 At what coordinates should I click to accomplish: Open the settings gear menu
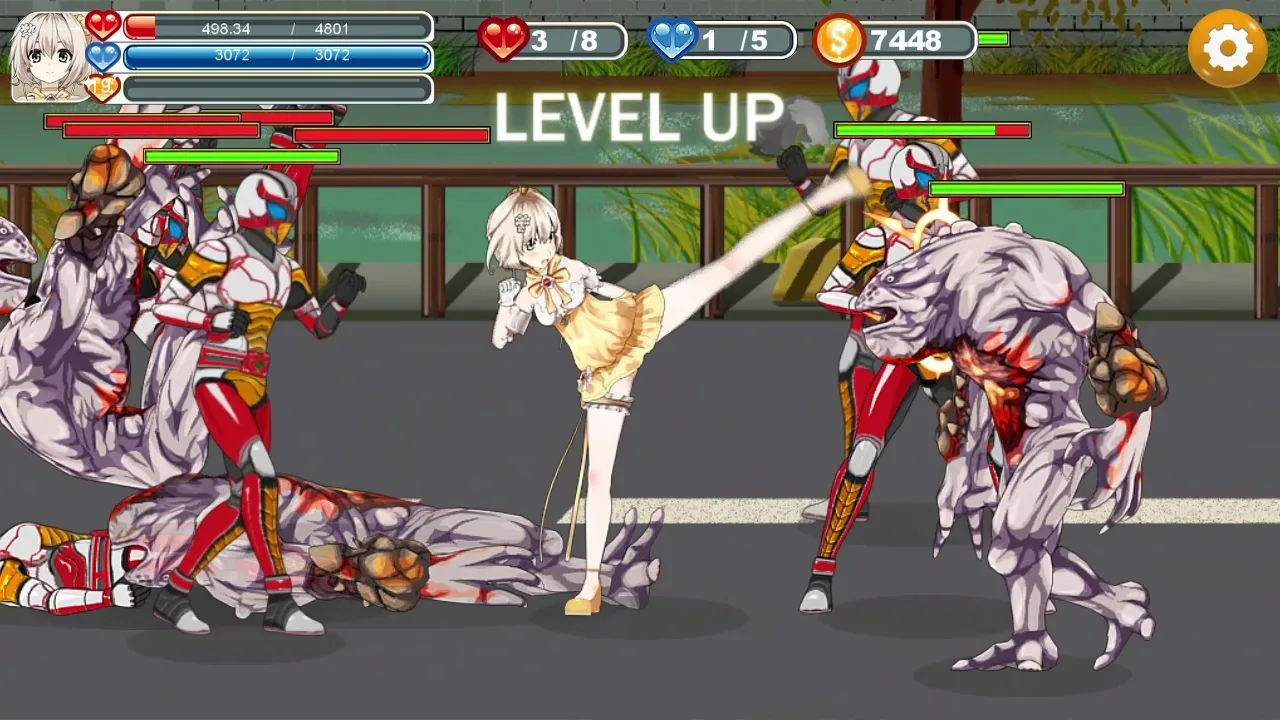1227,48
